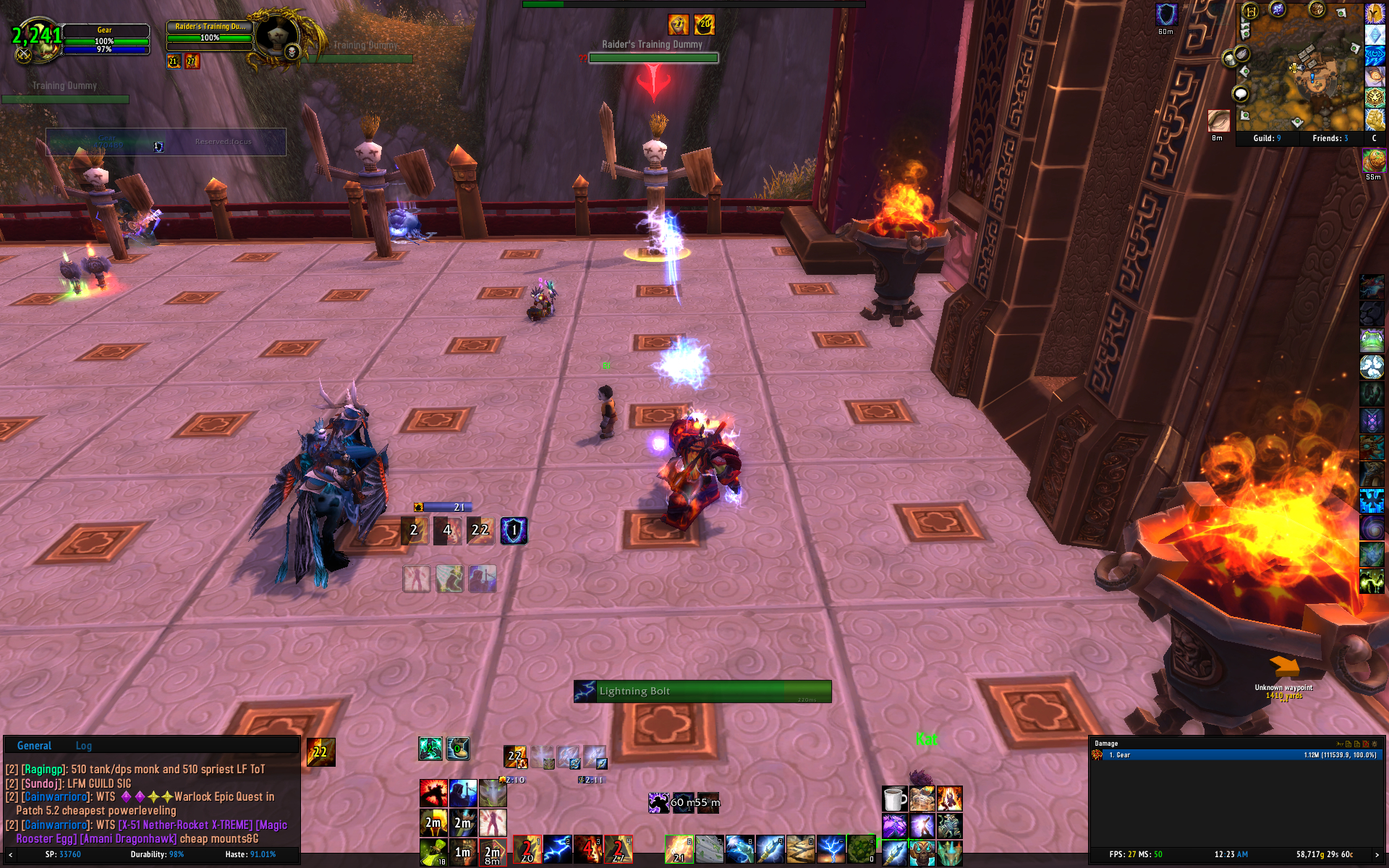Viewport: 1389px width, 868px height.
Task: Click the Durability stat readout
Action: (157, 854)
